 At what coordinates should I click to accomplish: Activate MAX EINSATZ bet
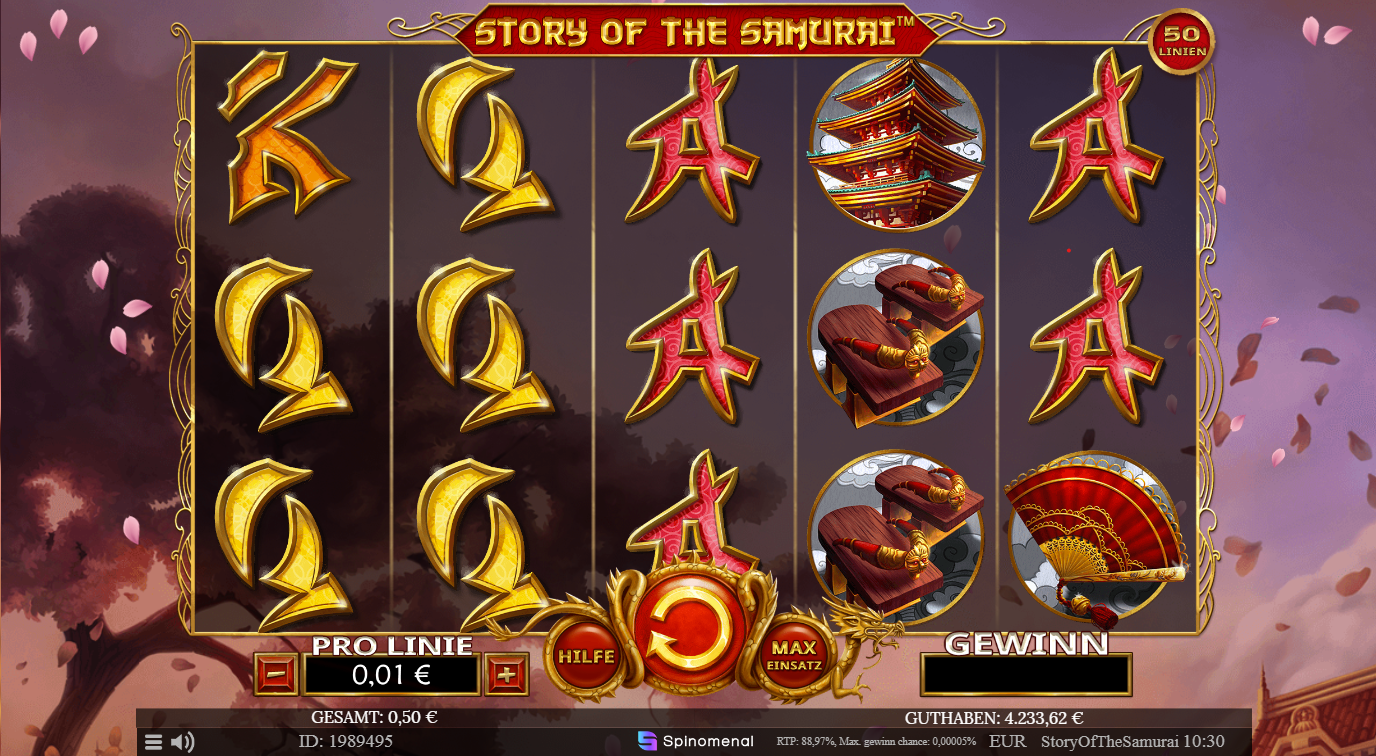[x=797, y=652]
